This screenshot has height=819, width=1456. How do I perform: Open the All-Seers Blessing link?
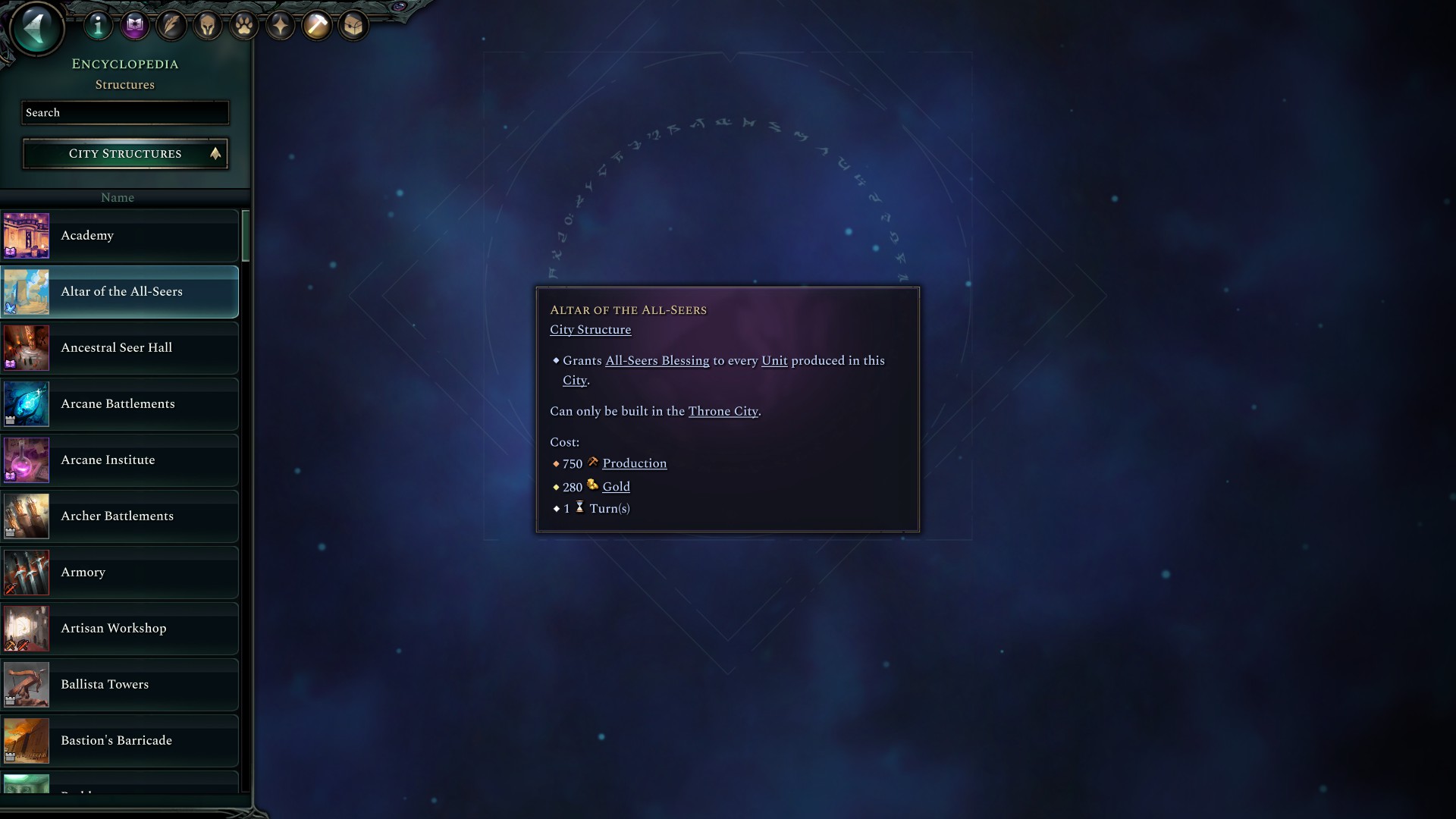pyautogui.click(x=656, y=360)
